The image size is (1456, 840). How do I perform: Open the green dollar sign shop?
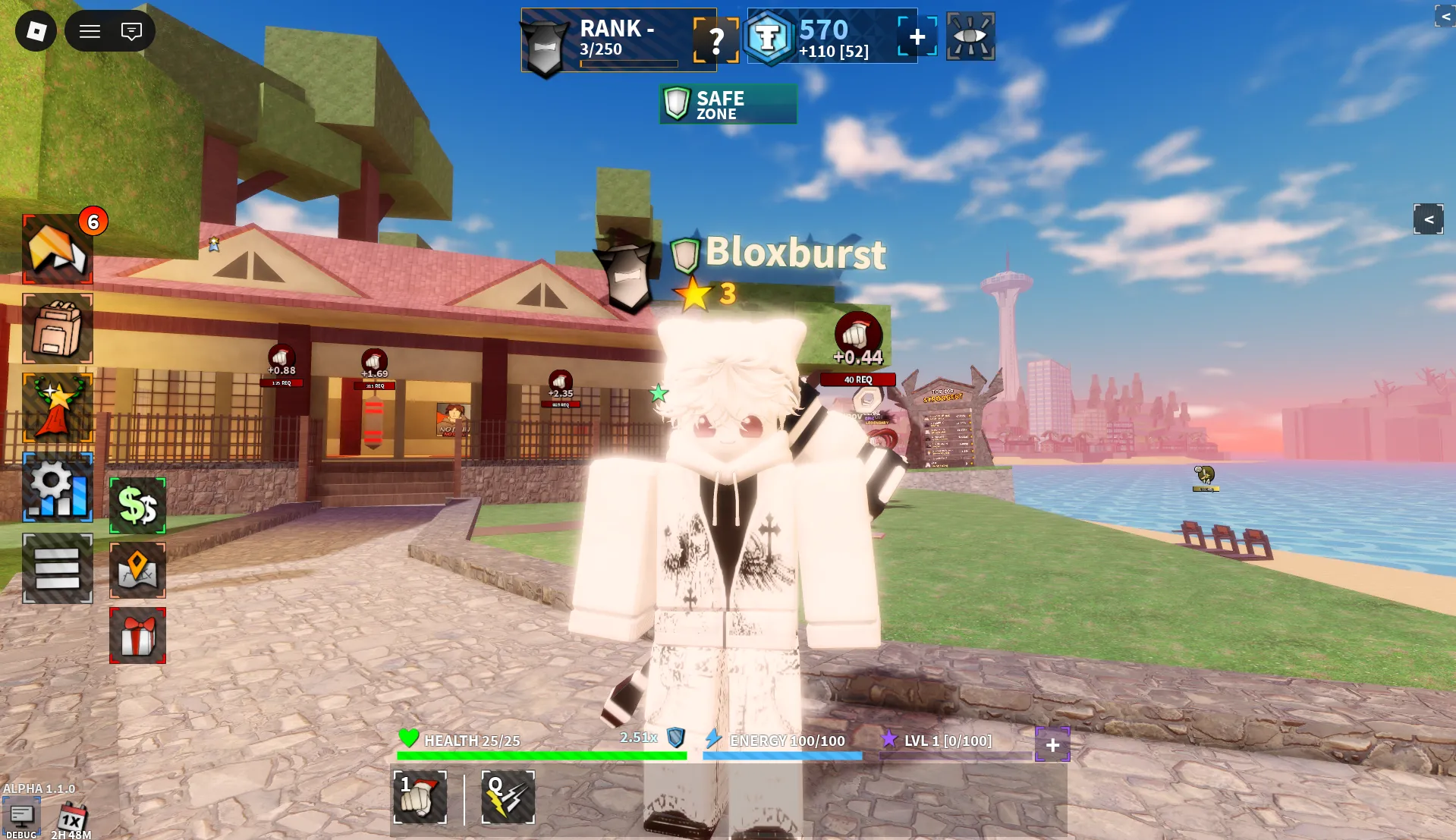pyautogui.click(x=137, y=505)
